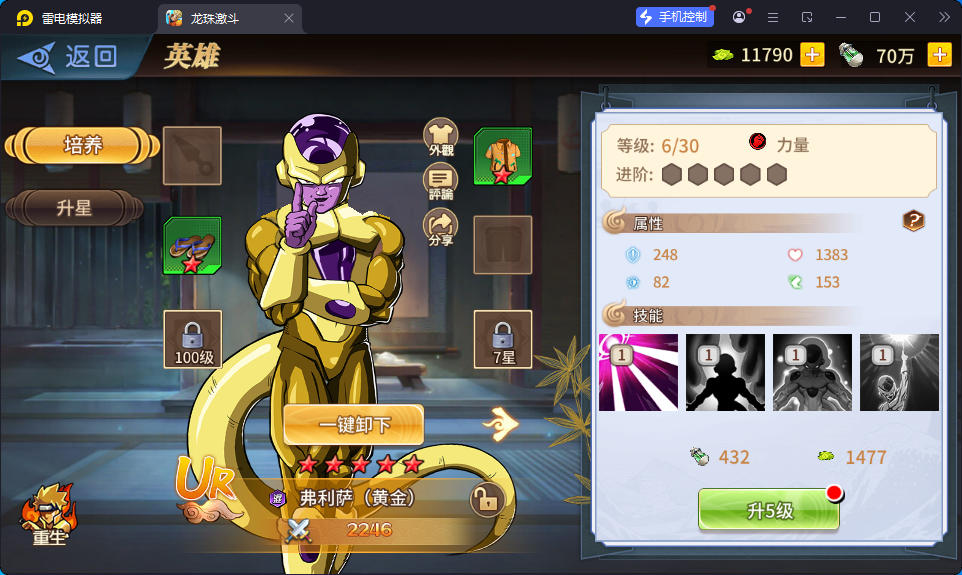Upgrade hero with 升5级 button
This screenshot has width=962, height=575.
[x=769, y=510]
